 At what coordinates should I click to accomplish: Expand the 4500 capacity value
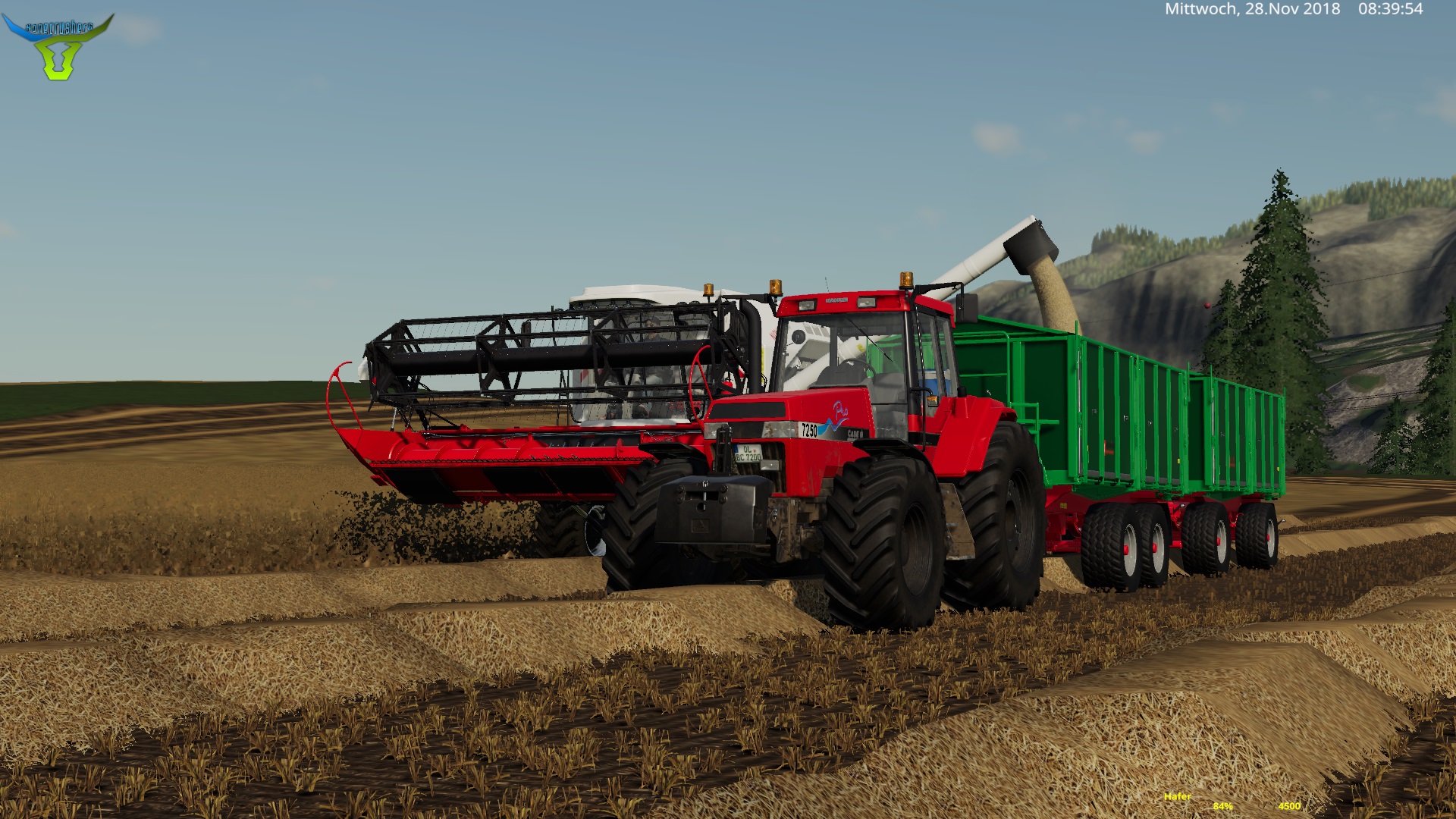point(1290,806)
